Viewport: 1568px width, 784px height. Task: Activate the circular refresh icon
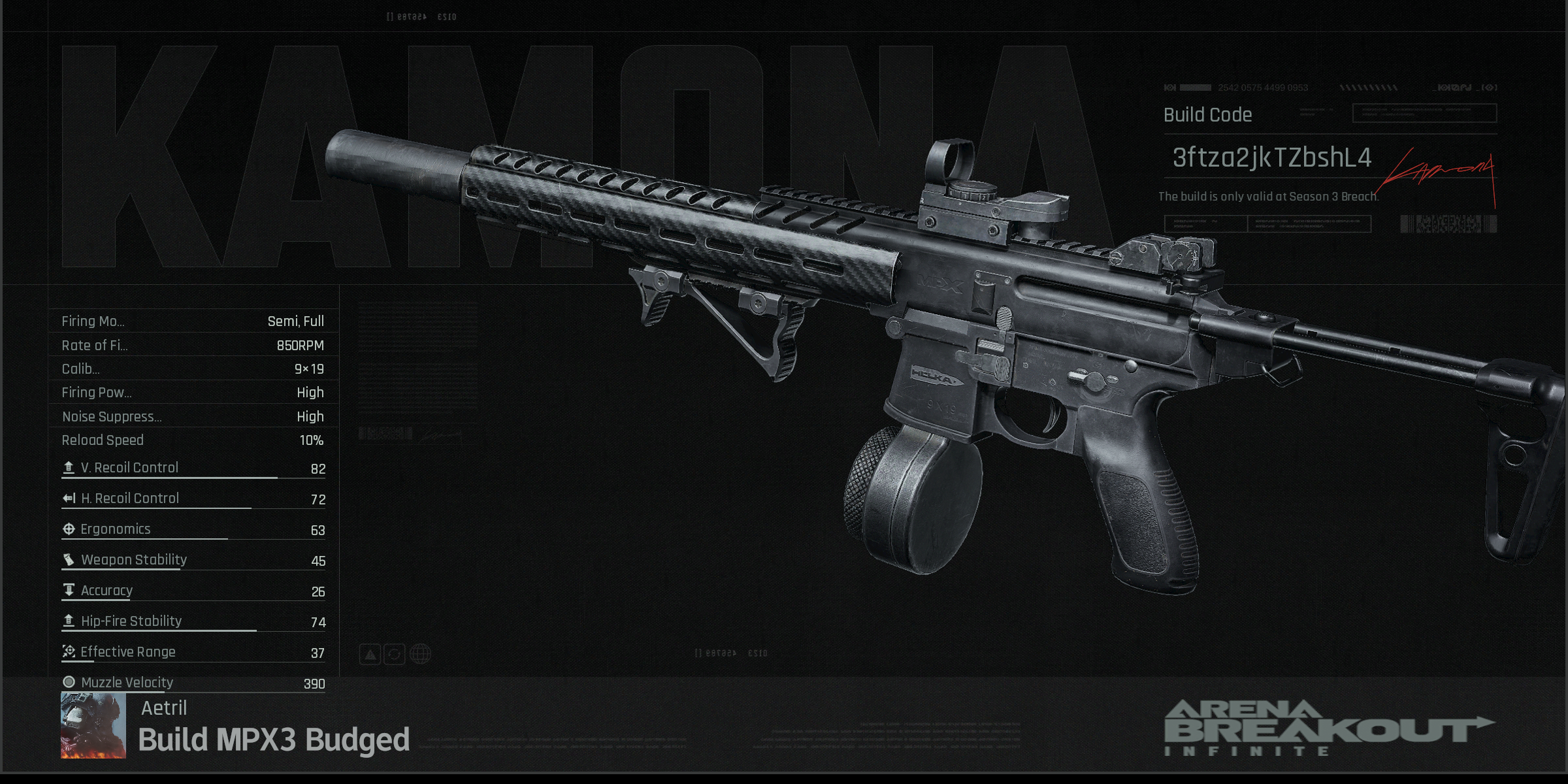[x=395, y=654]
